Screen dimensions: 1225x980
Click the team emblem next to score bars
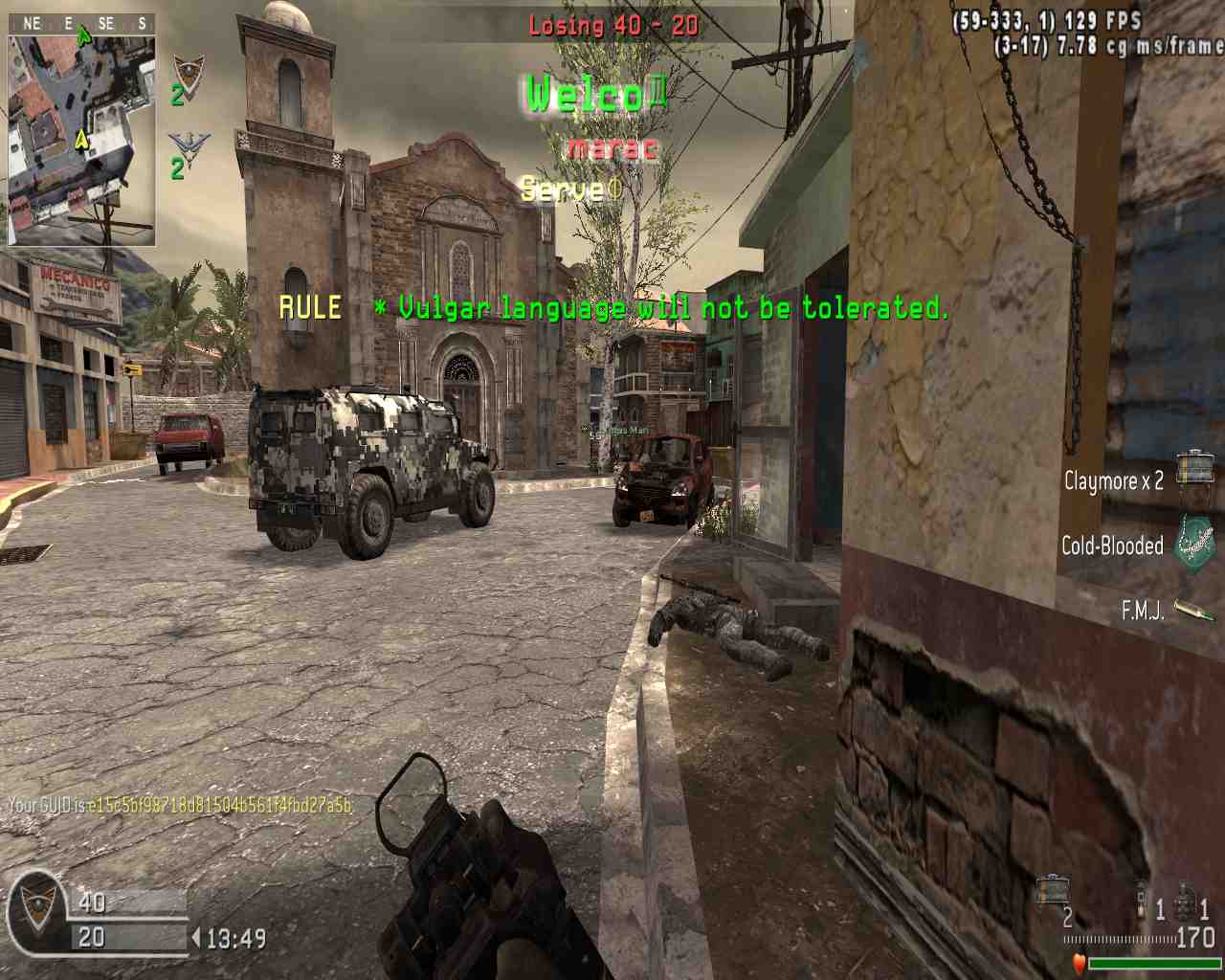click(37, 913)
